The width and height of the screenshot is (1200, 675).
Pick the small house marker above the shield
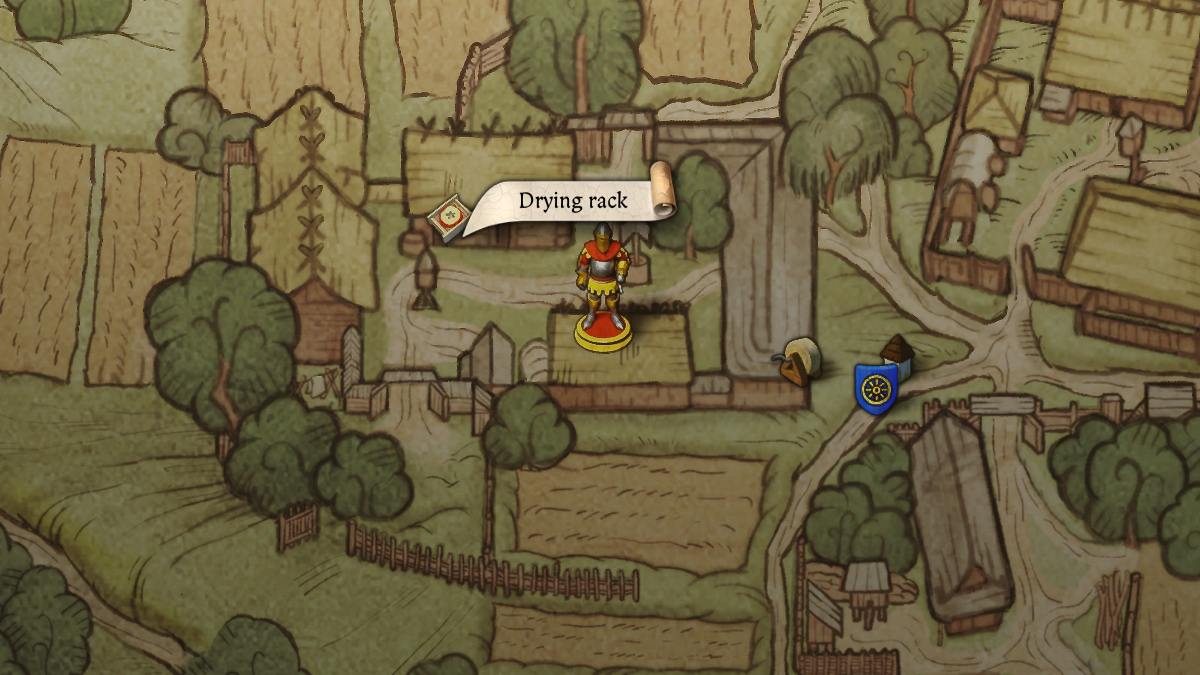click(x=897, y=354)
